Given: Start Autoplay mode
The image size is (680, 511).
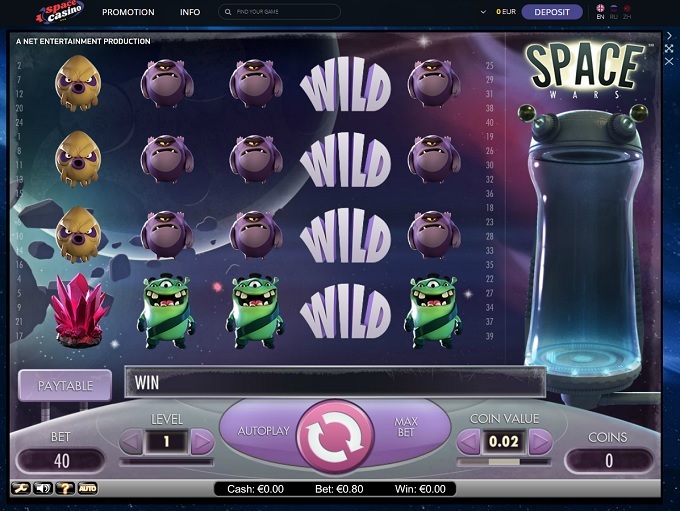Looking at the screenshot, I should (262, 430).
